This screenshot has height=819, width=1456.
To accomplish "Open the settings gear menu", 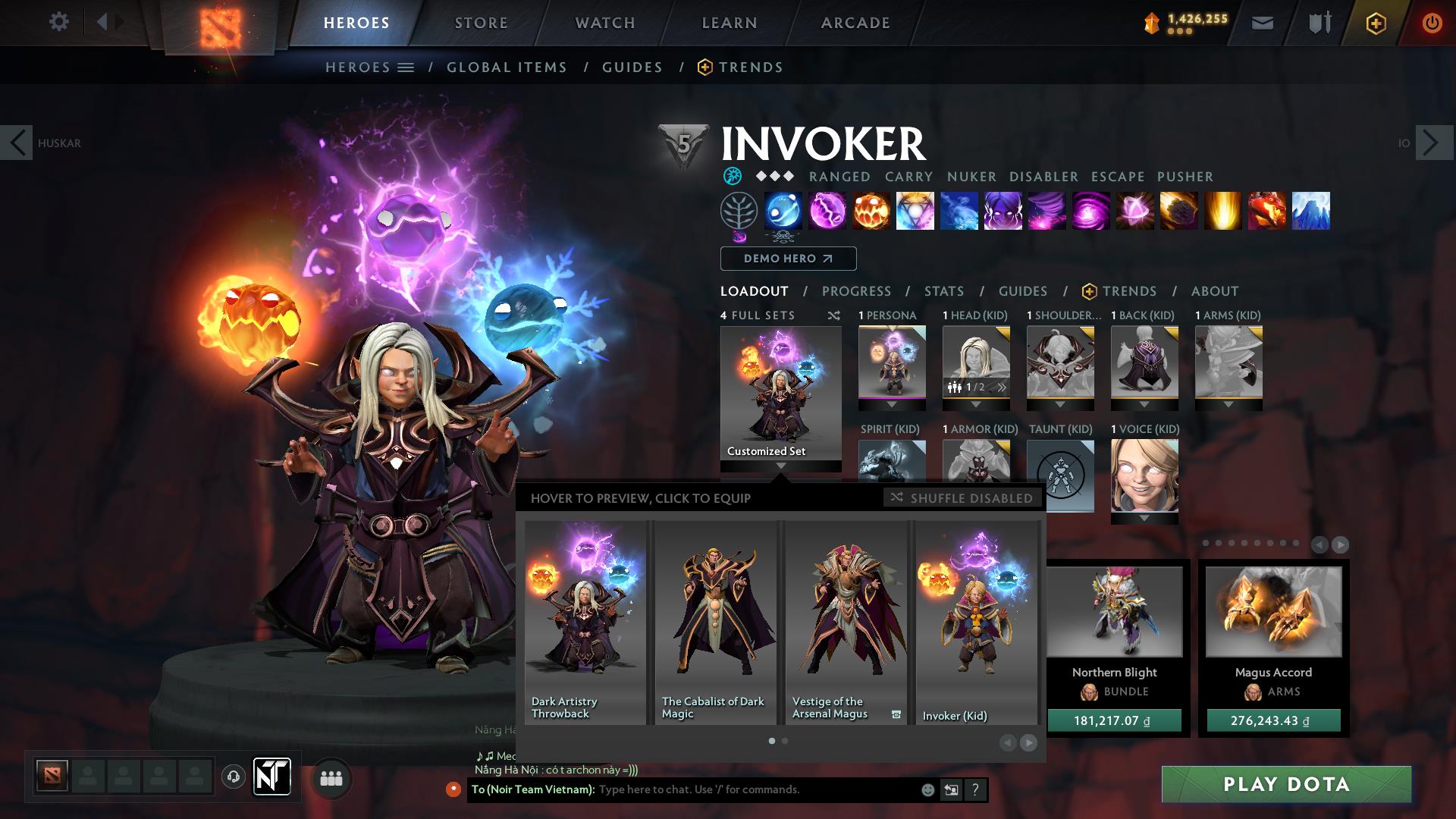I will coord(58,22).
